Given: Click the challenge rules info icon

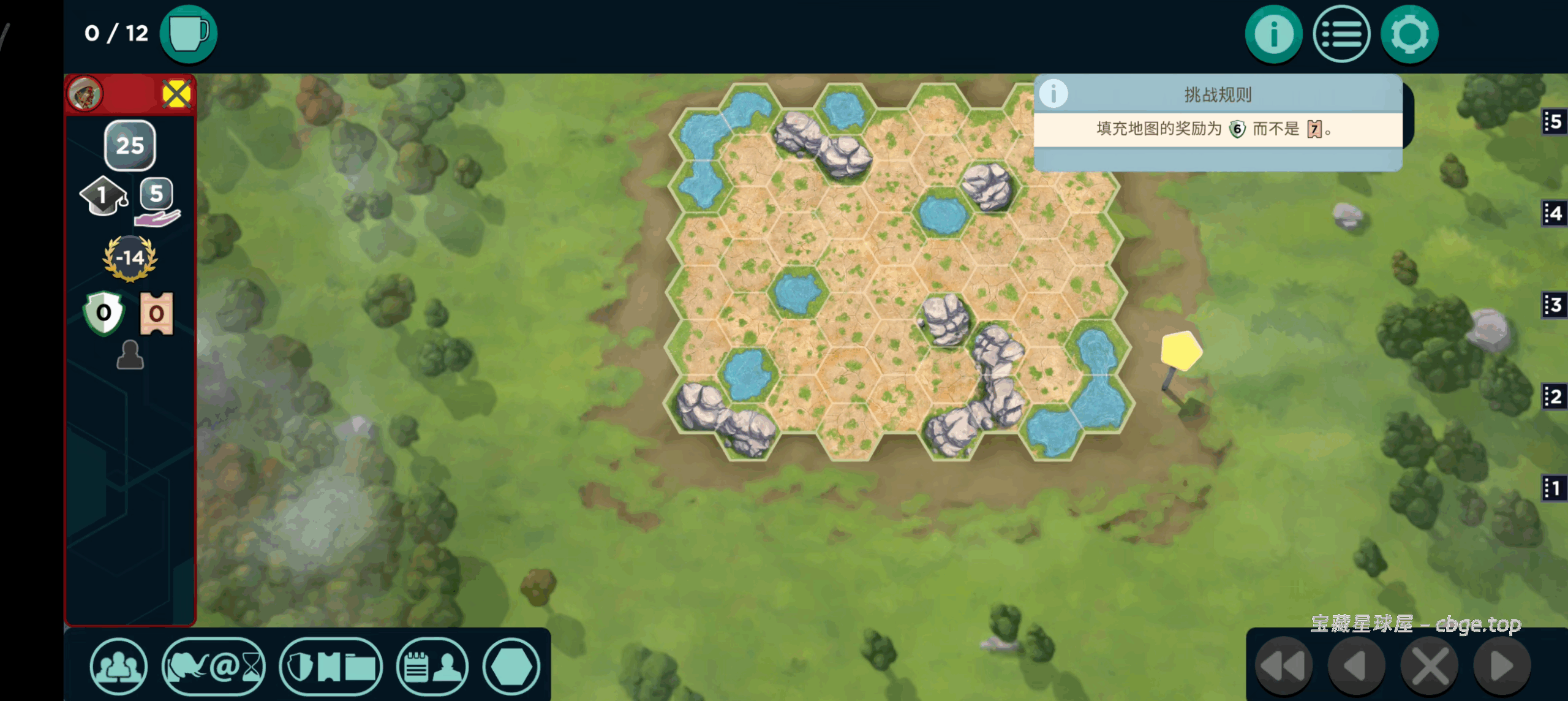Looking at the screenshot, I should click(x=1053, y=94).
